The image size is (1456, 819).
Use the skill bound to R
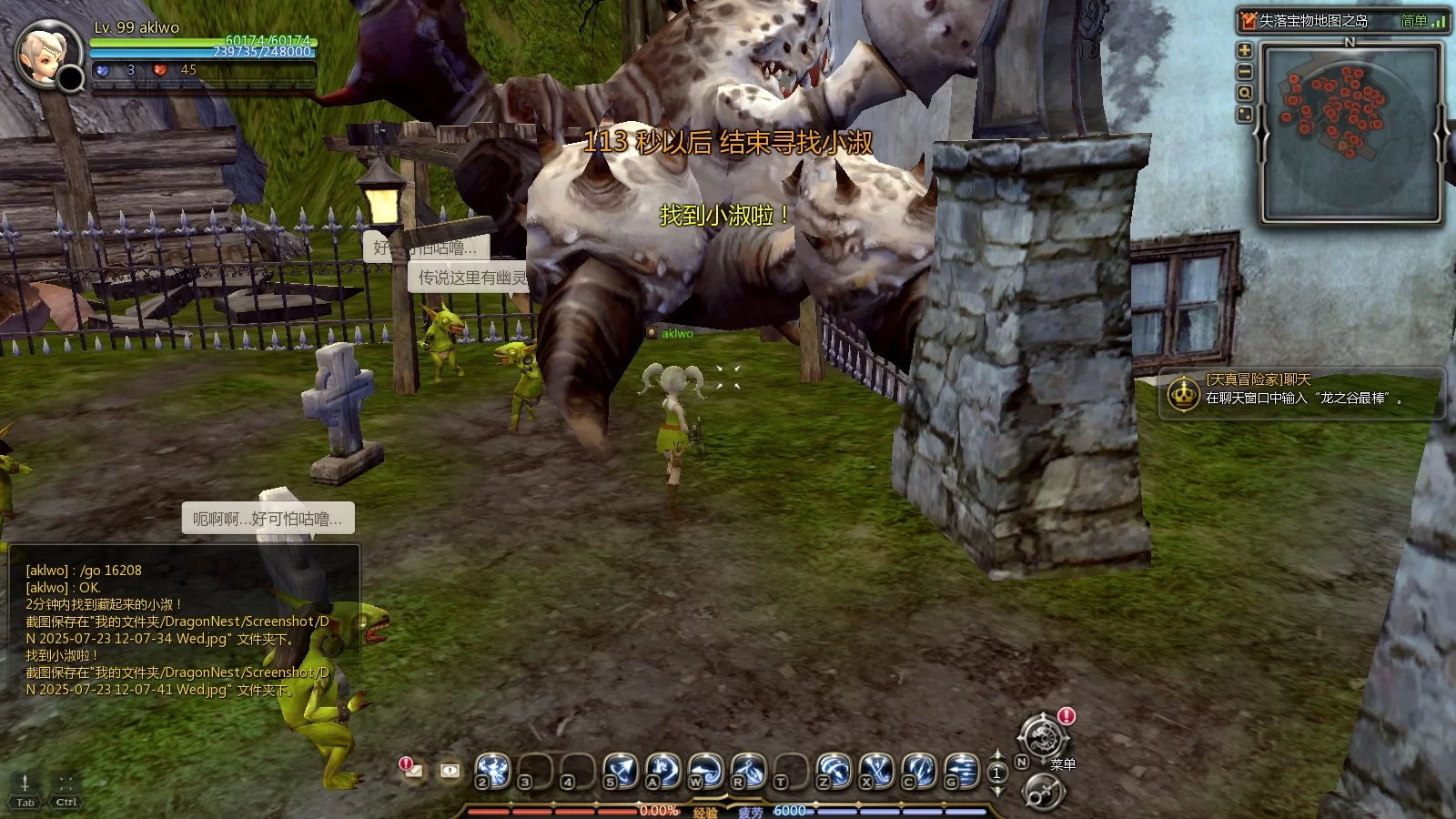pos(749,770)
